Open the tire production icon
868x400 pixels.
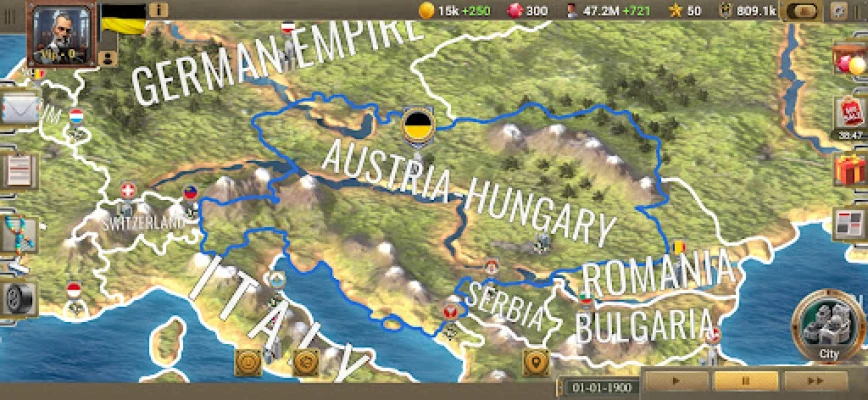point(20,297)
